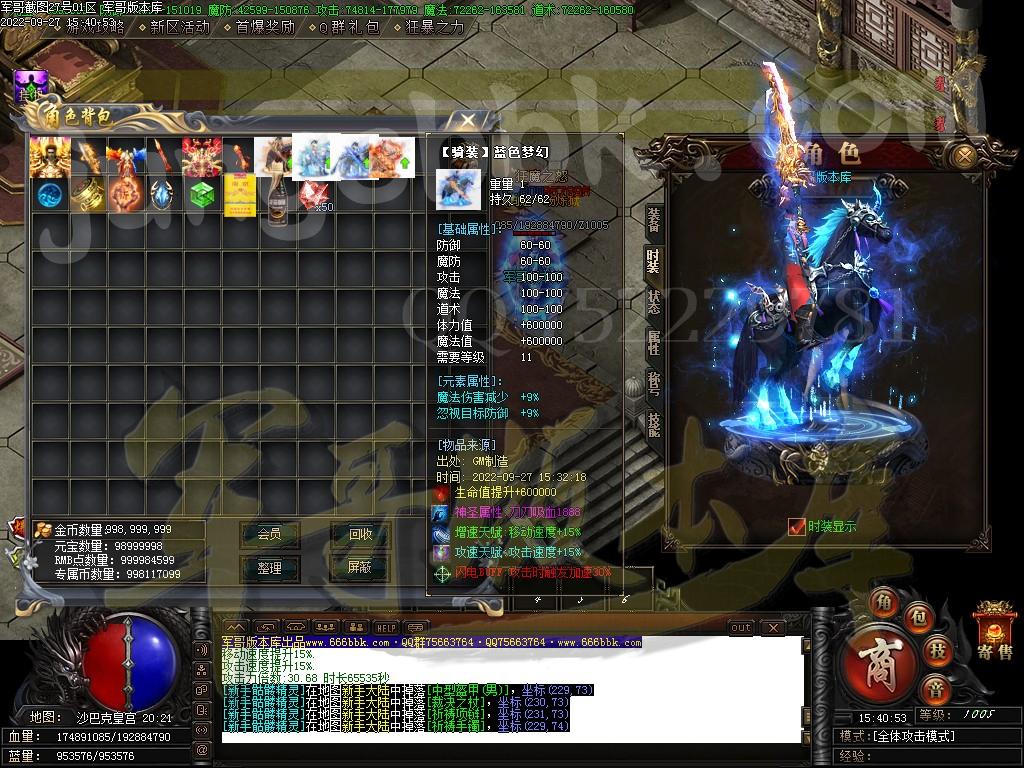Sort the bag with 整理 button
Viewport: 1024px width, 768px height.
[x=269, y=567]
